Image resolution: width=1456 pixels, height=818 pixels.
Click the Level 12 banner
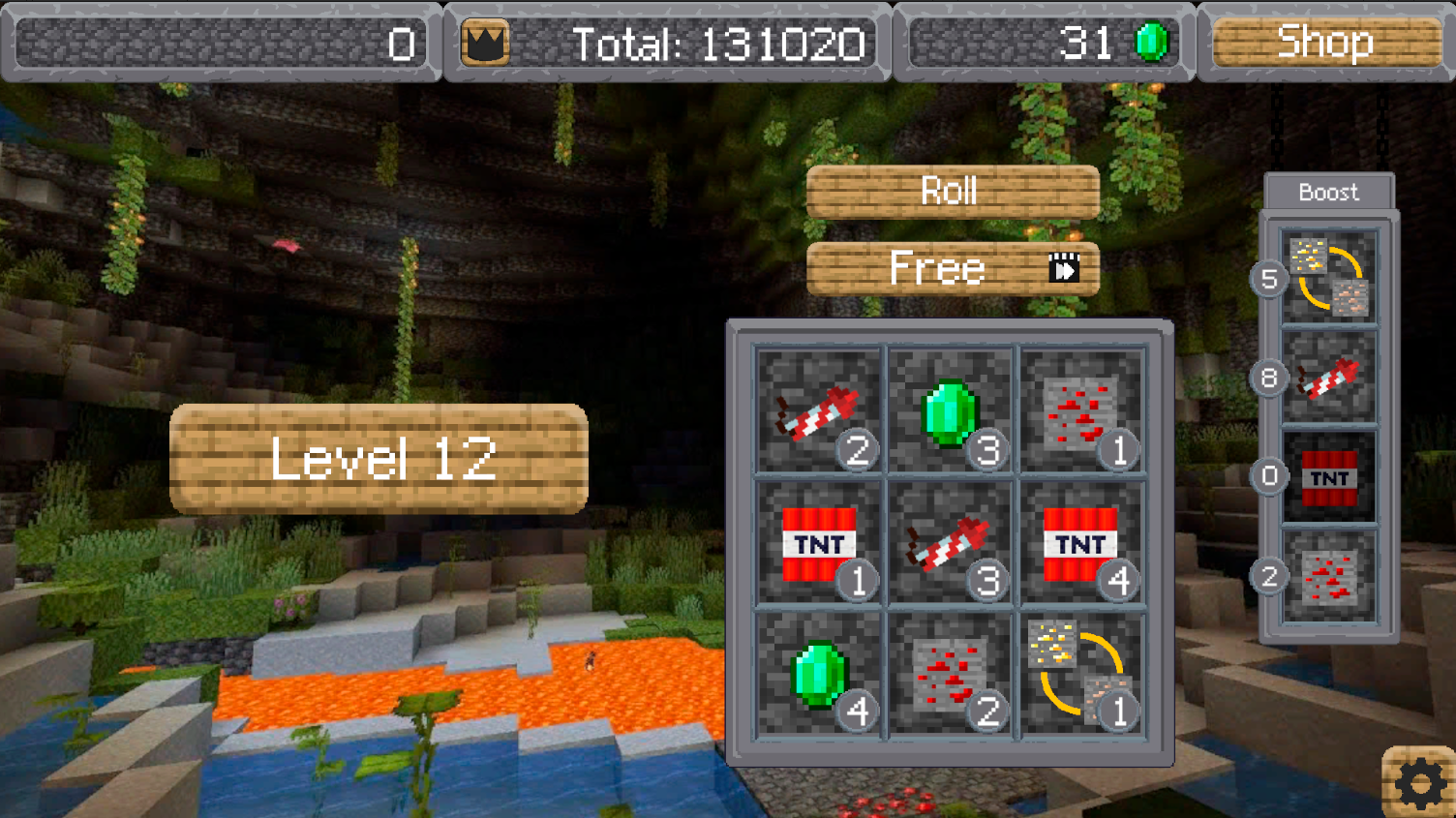point(379,457)
